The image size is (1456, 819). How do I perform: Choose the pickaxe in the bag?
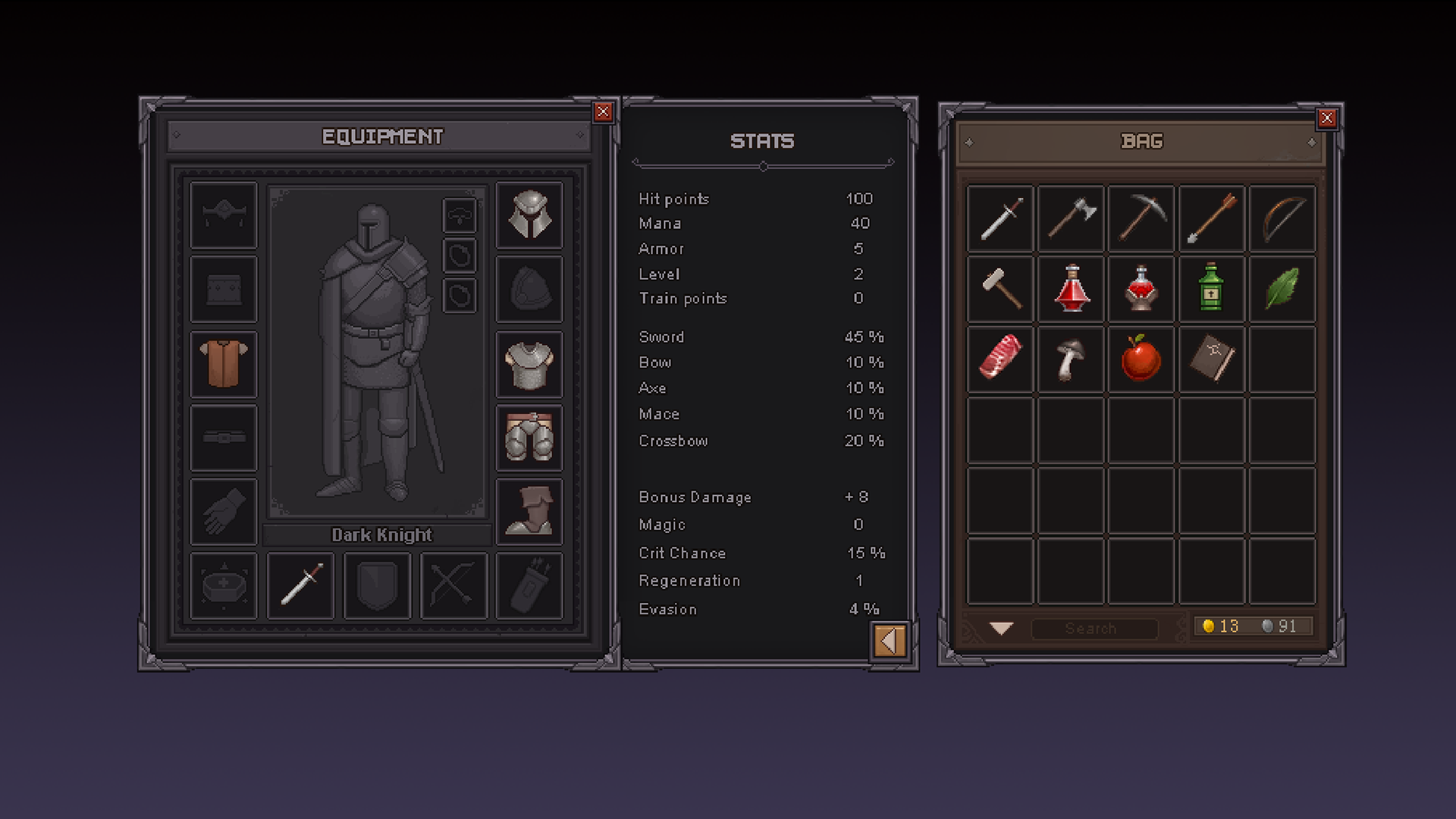[x=1141, y=218]
